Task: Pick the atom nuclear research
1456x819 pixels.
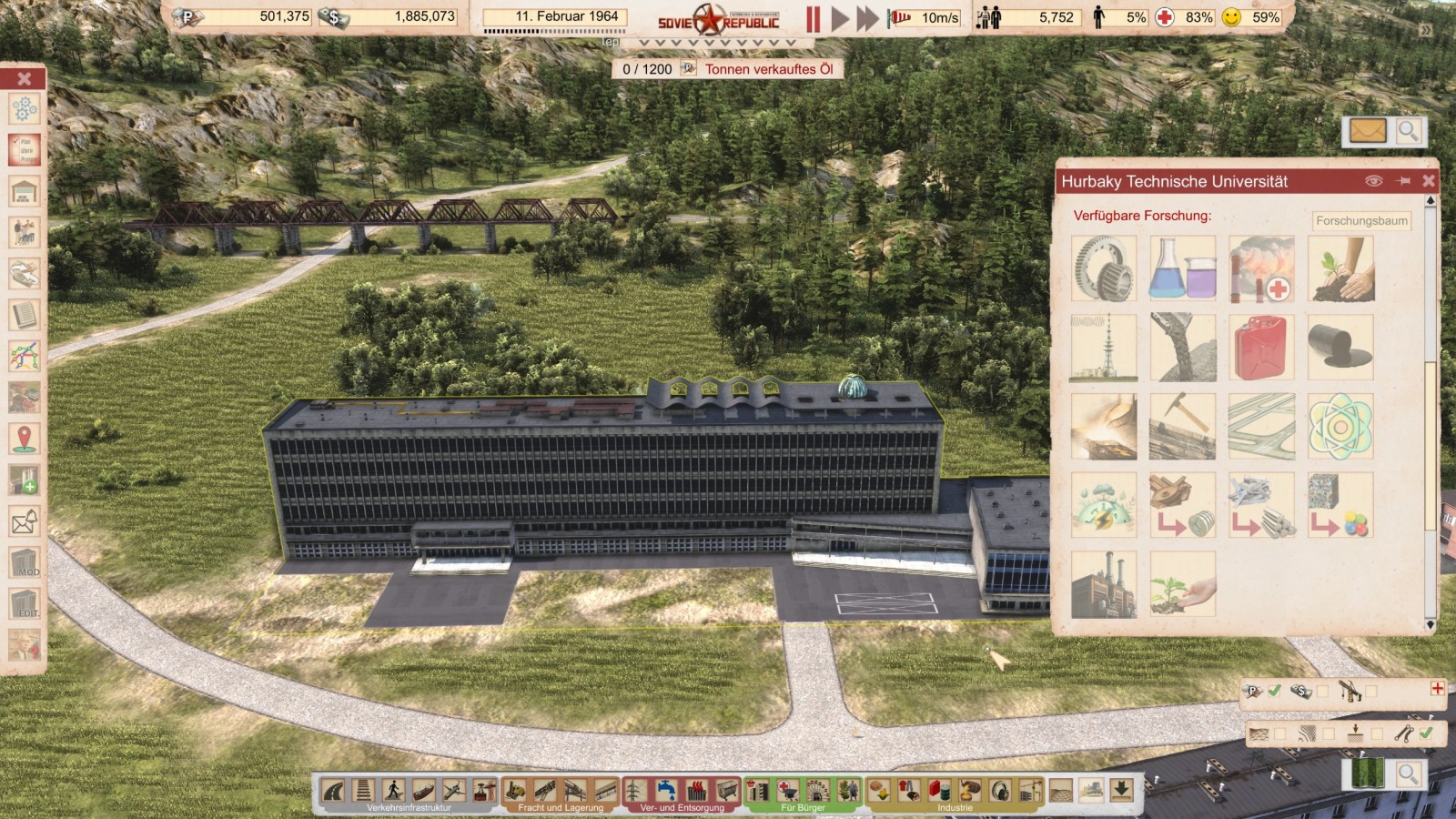Action: [x=1340, y=427]
